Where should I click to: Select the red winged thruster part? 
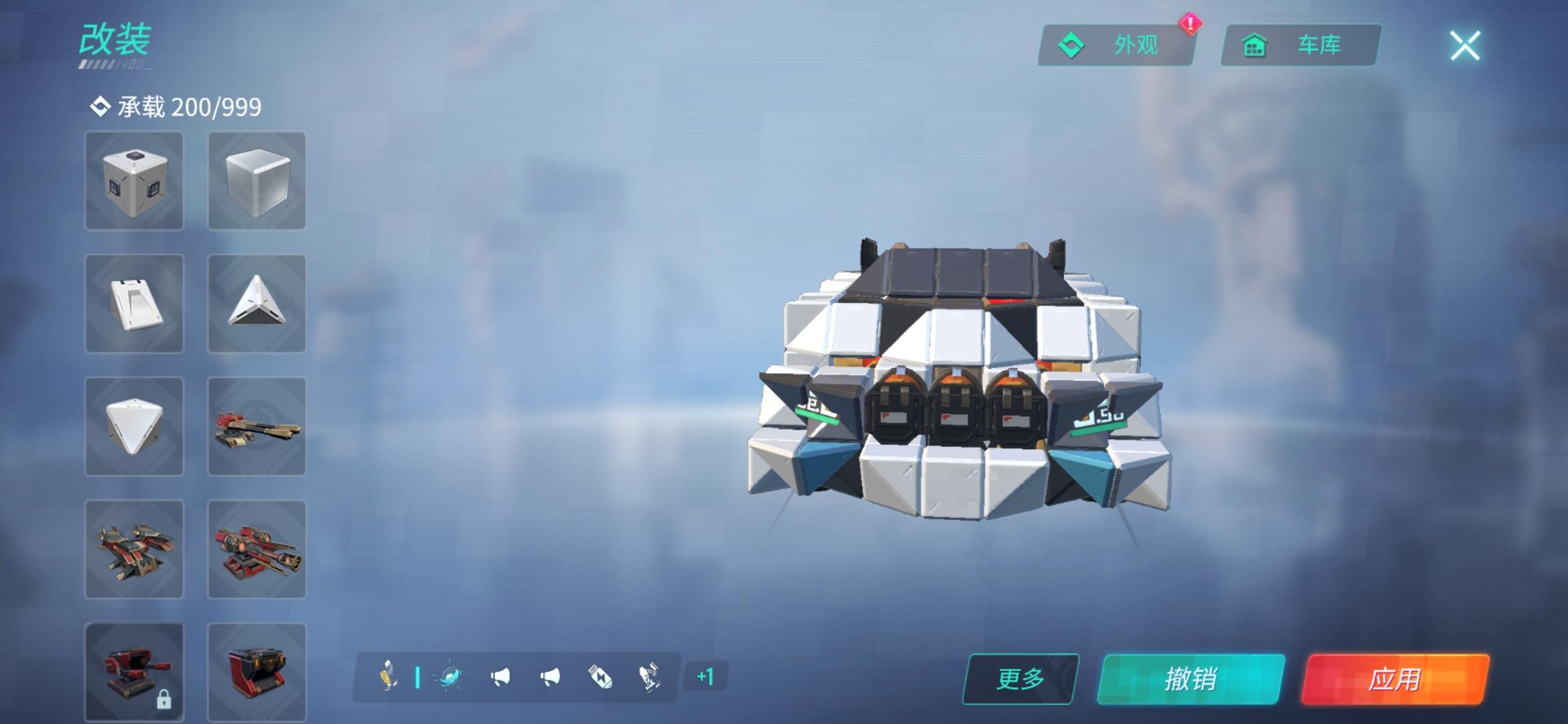pos(134,549)
